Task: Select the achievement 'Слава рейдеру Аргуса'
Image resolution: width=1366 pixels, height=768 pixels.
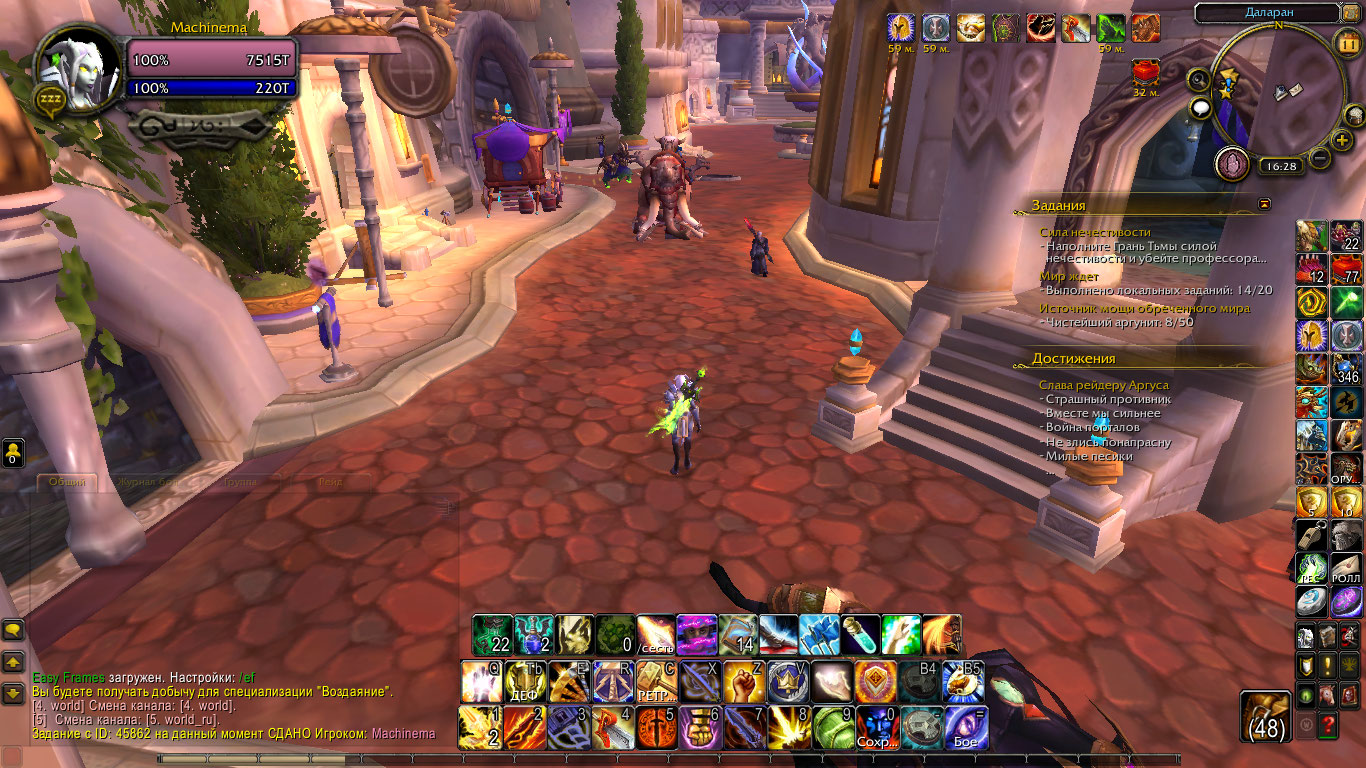Action: pos(1103,385)
